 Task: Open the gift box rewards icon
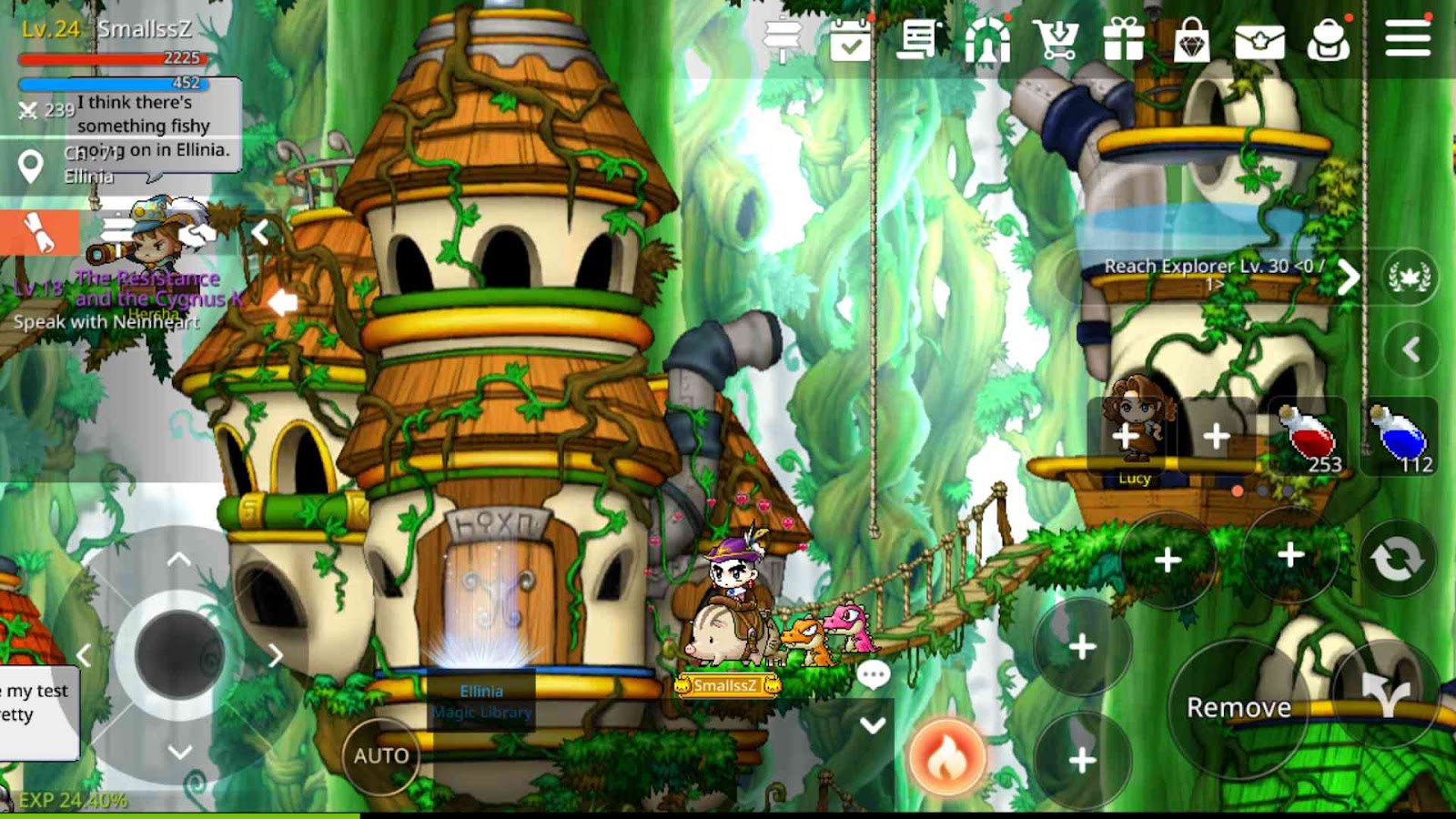[x=1123, y=41]
